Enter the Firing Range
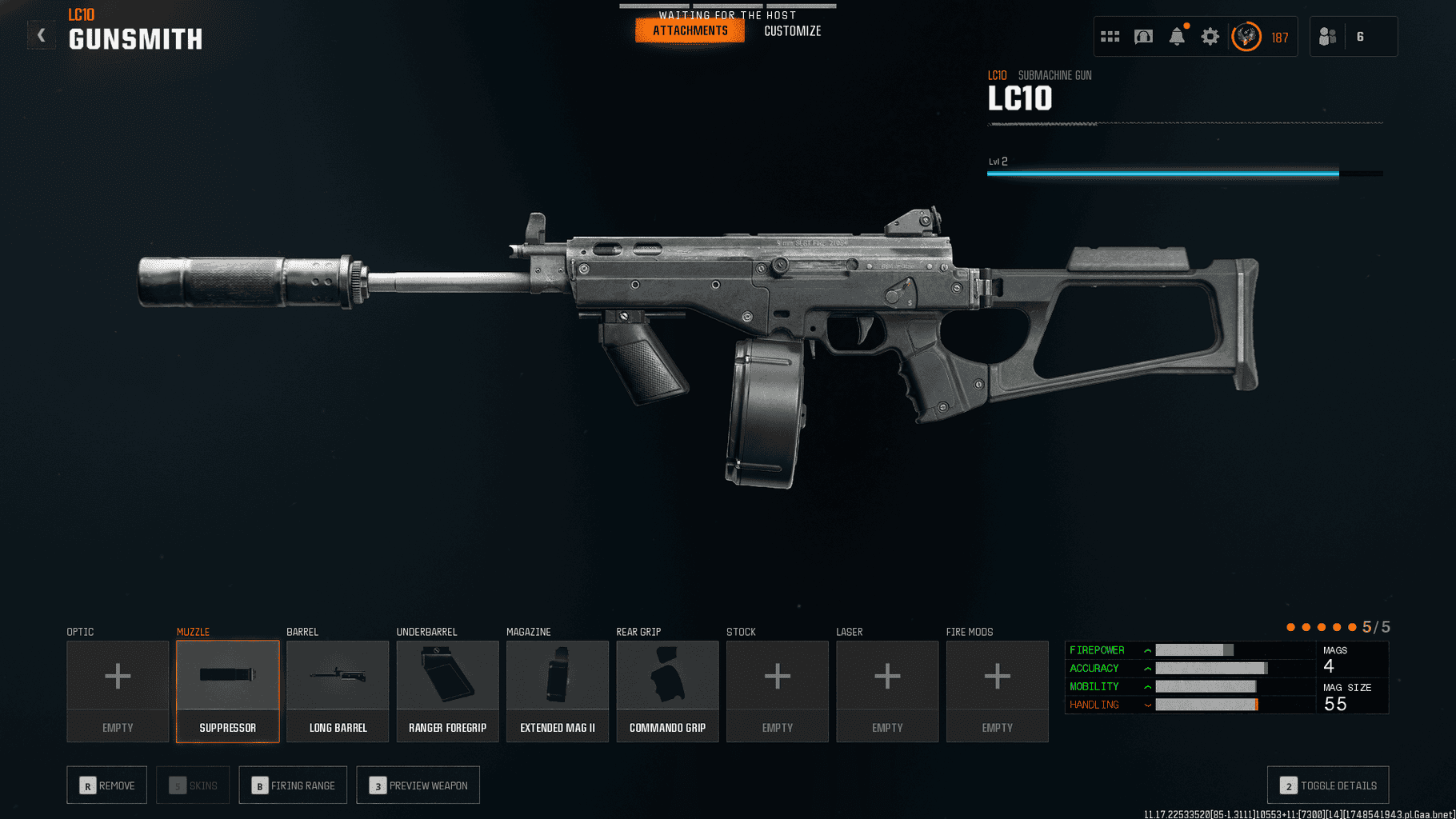This screenshot has height=819, width=1456. point(293,785)
